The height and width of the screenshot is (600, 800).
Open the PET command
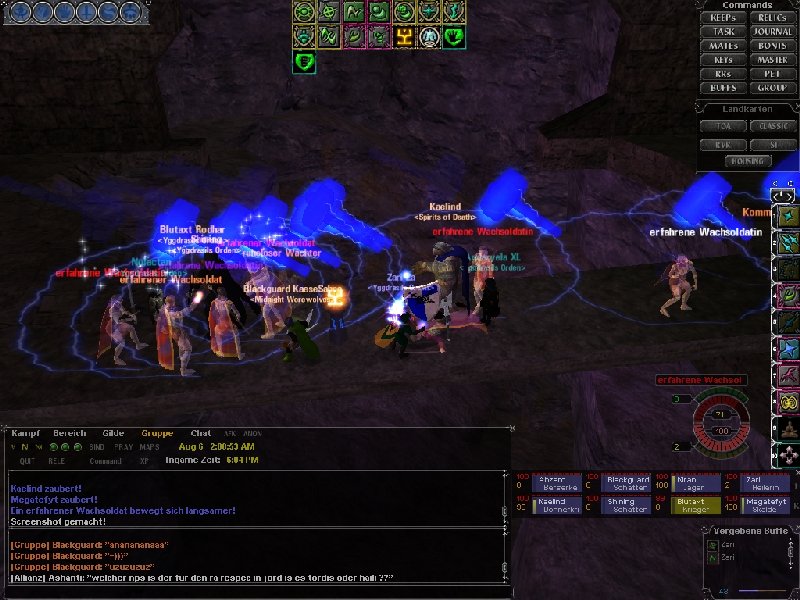click(x=772, y=74)
